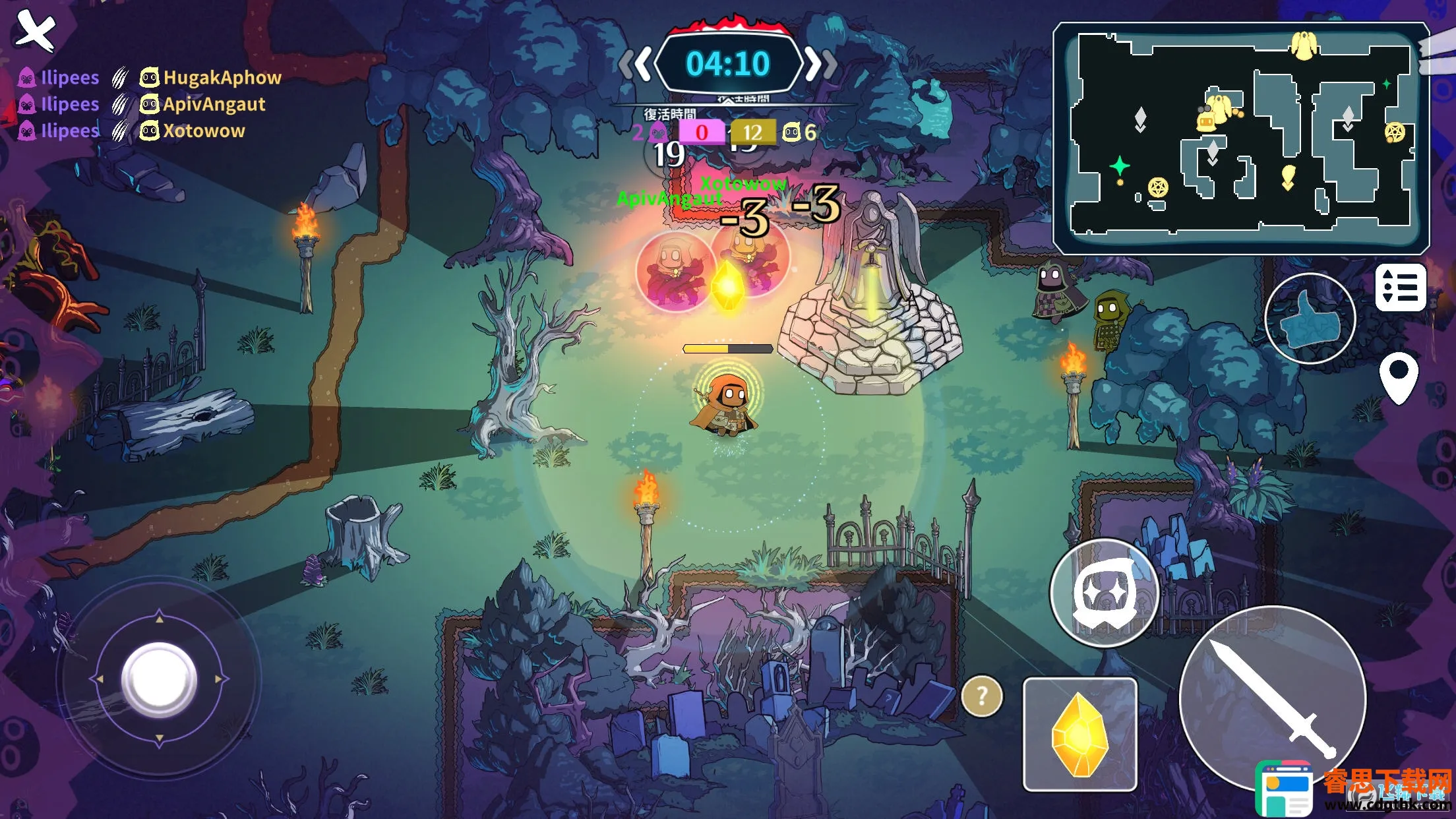Send a thumbs-up emote
The image size is (1456, 819).
1310,318
